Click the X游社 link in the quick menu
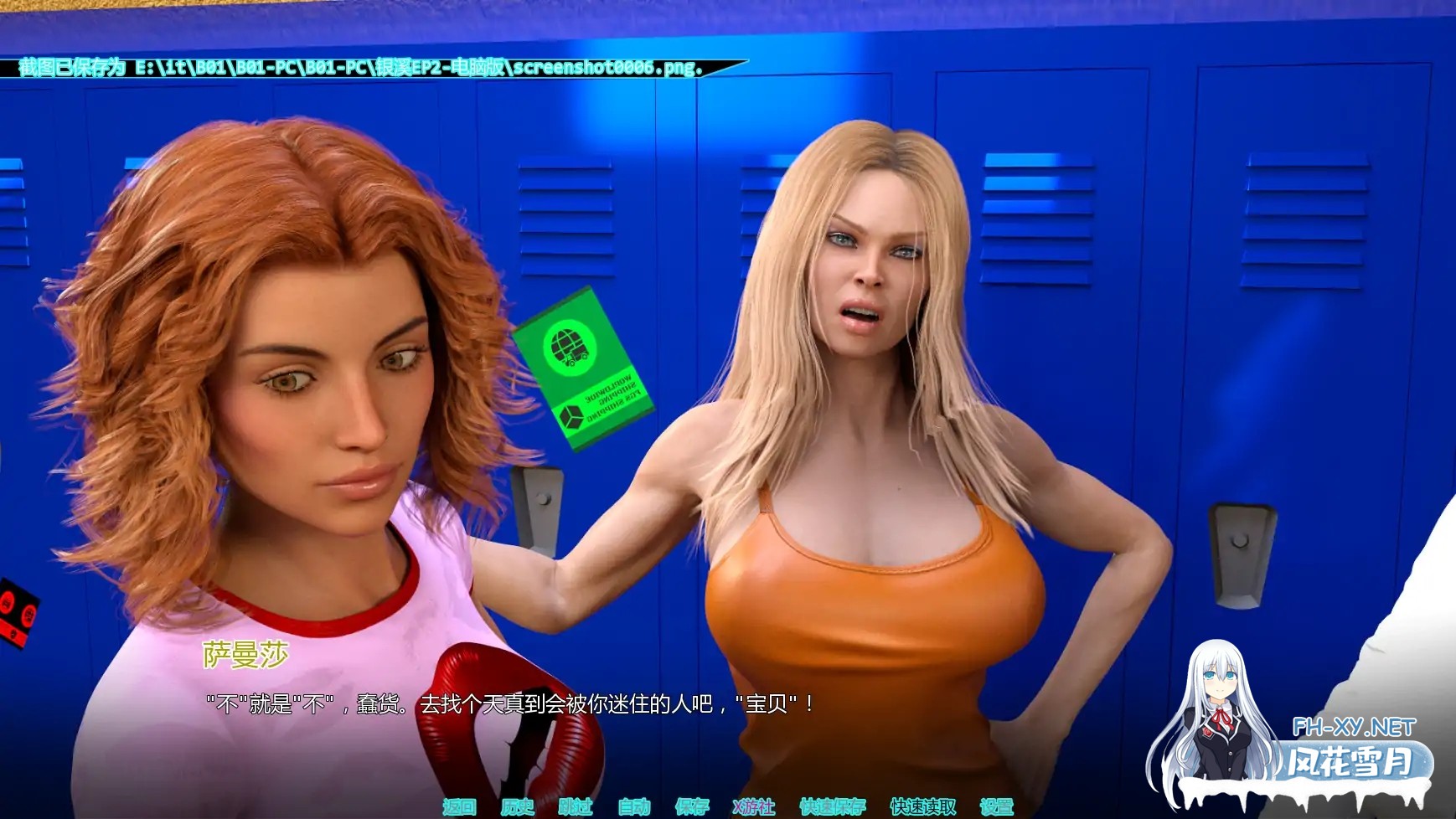1456x819 pixels. 754,806
